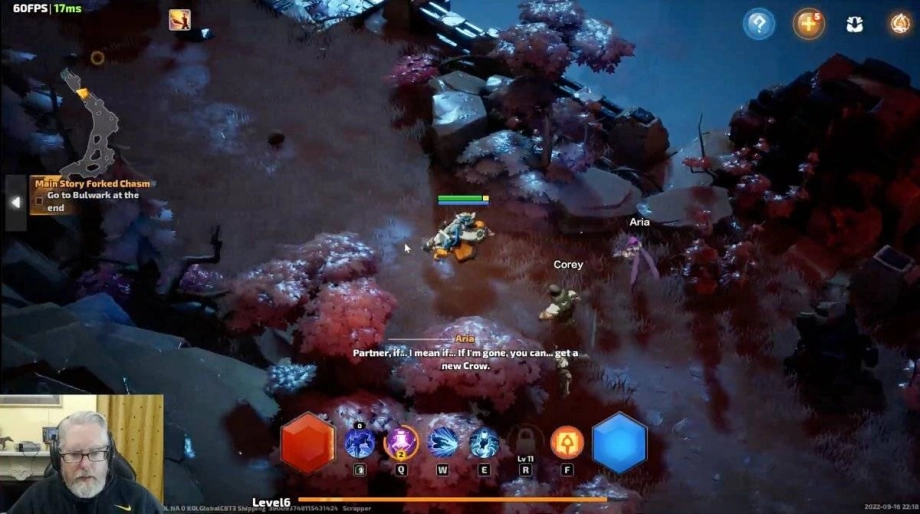
Task: Collapse the quest tracker with the left arrow
Action: click(15, 201)
